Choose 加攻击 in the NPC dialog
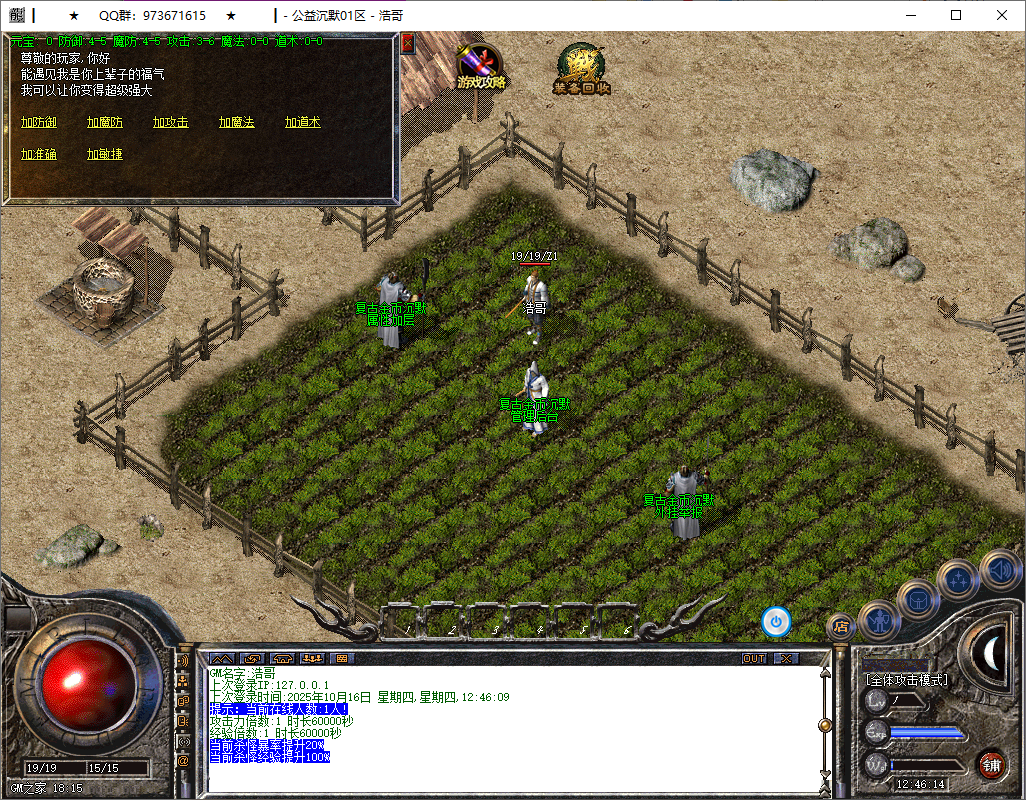 click(x=171, y=122)
